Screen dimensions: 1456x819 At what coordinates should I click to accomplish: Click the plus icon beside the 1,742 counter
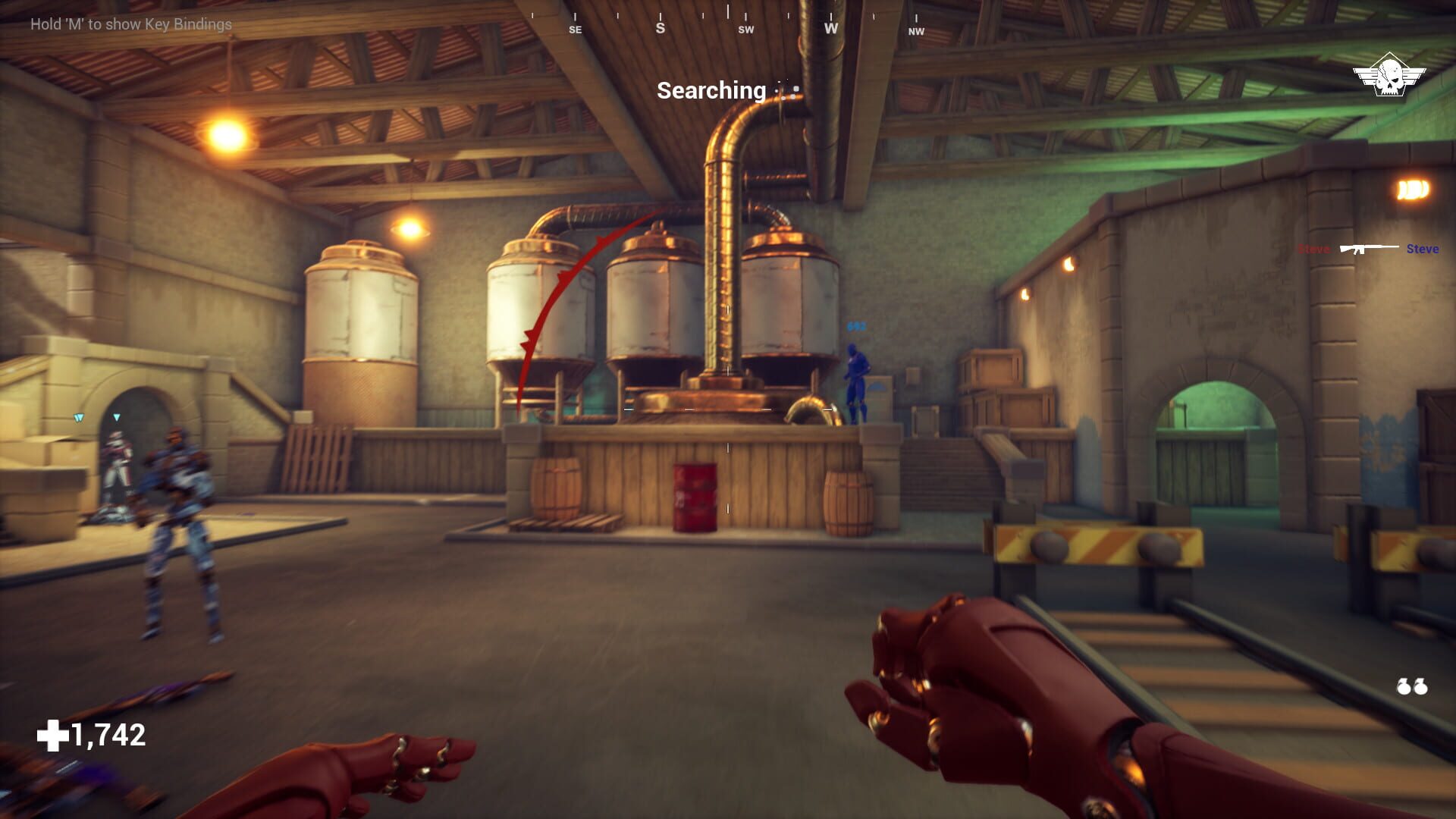(52, 734)
